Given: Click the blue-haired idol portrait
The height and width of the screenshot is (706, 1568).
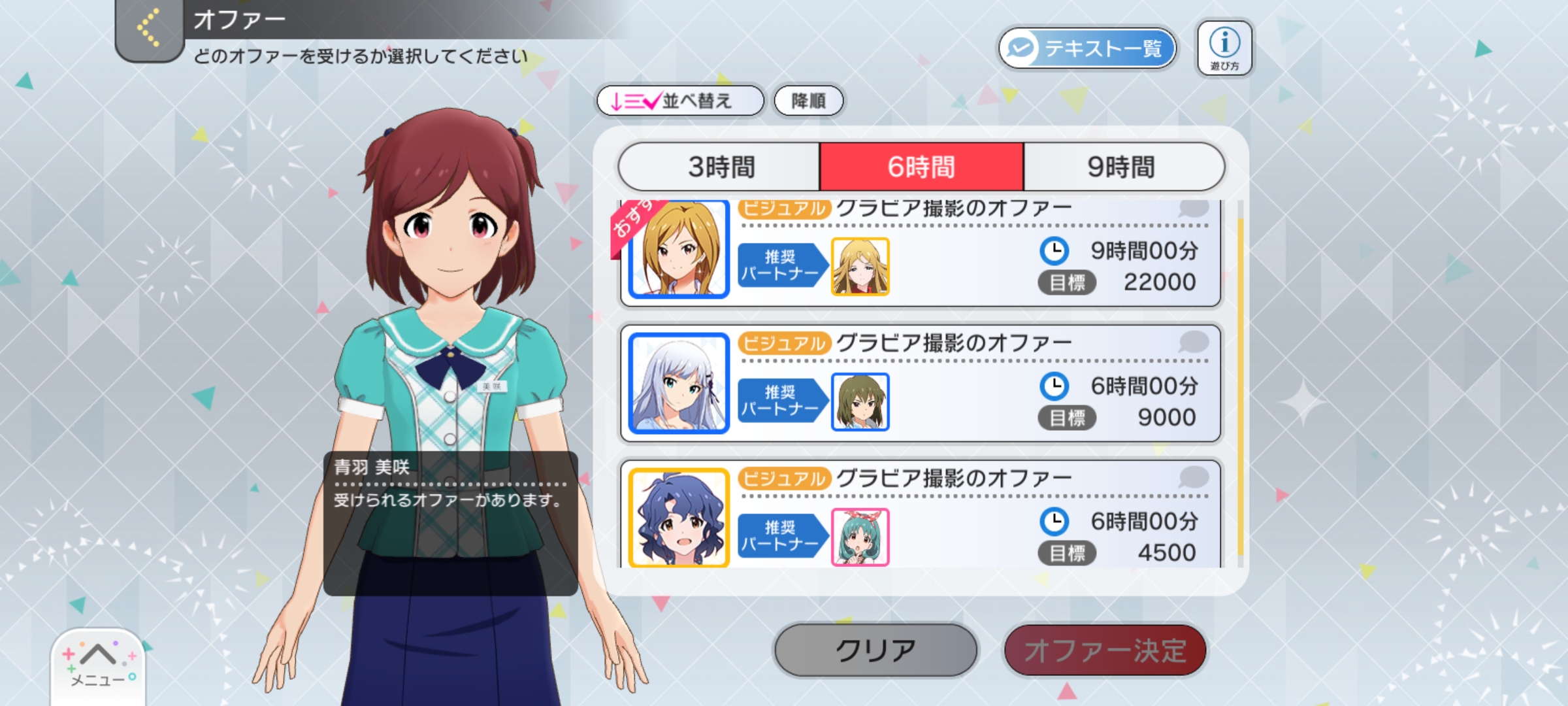Looking at the screenshot, I should click(x=679, y=518).
